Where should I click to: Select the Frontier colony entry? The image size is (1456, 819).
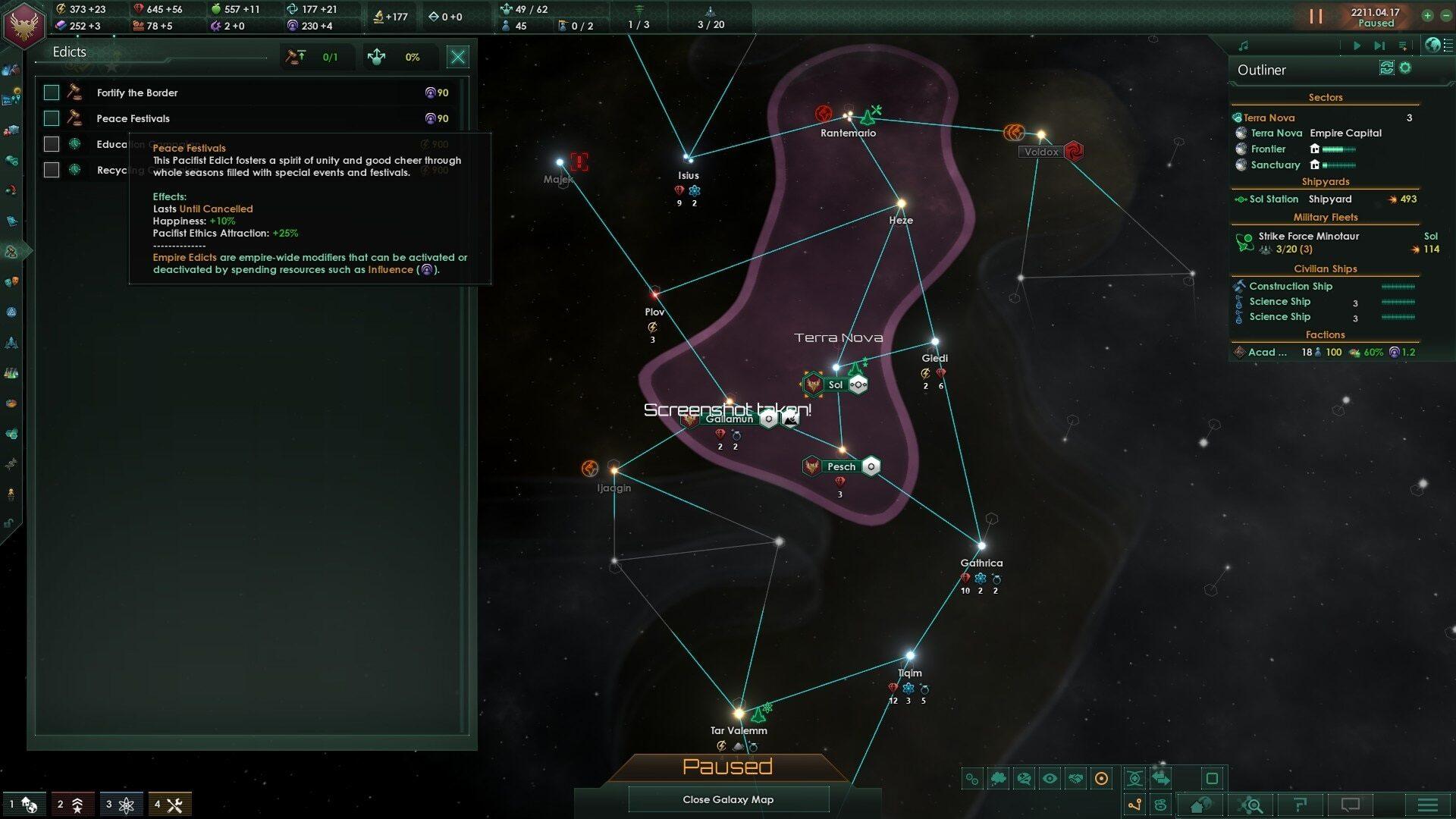coord(1268,149)
